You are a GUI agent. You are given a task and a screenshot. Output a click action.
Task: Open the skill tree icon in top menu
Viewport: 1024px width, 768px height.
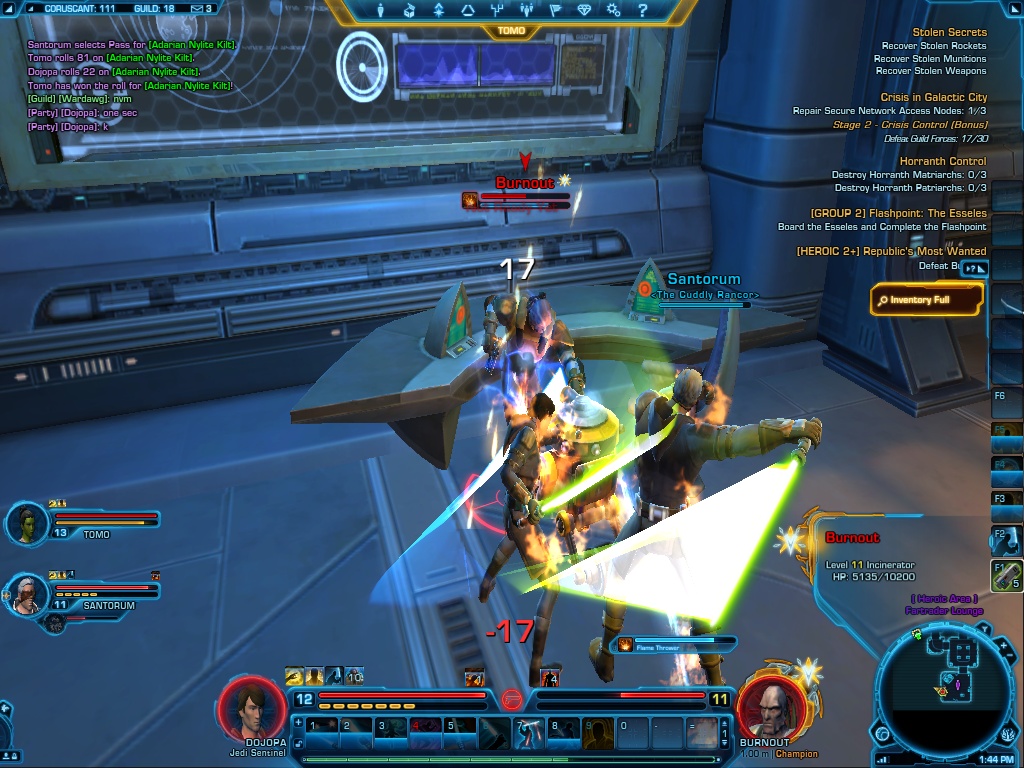tap(496, 11)
